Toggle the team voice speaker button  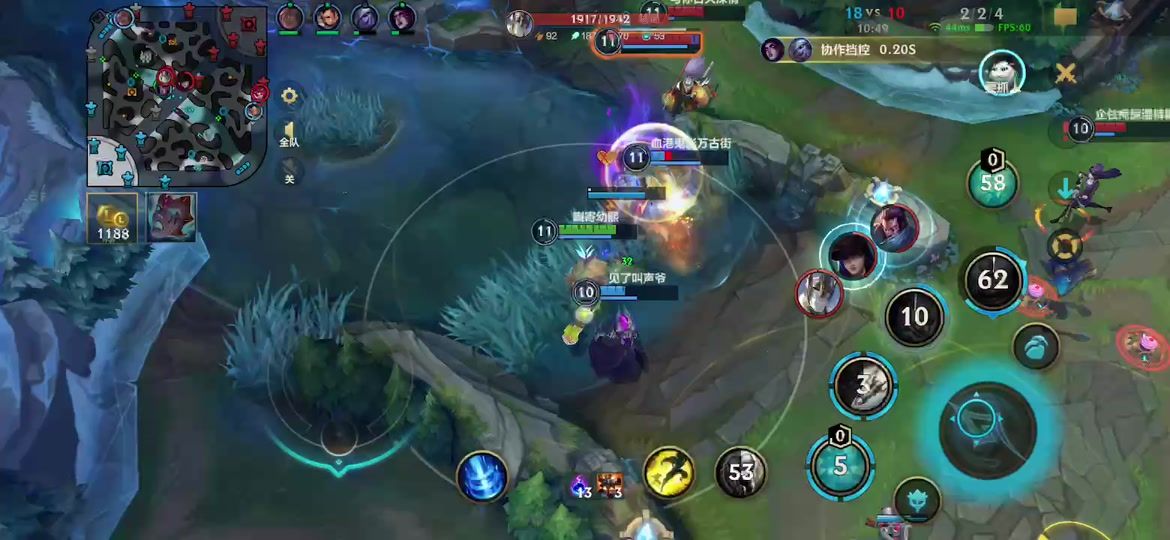pyautogui.click(x=289, y=134)
